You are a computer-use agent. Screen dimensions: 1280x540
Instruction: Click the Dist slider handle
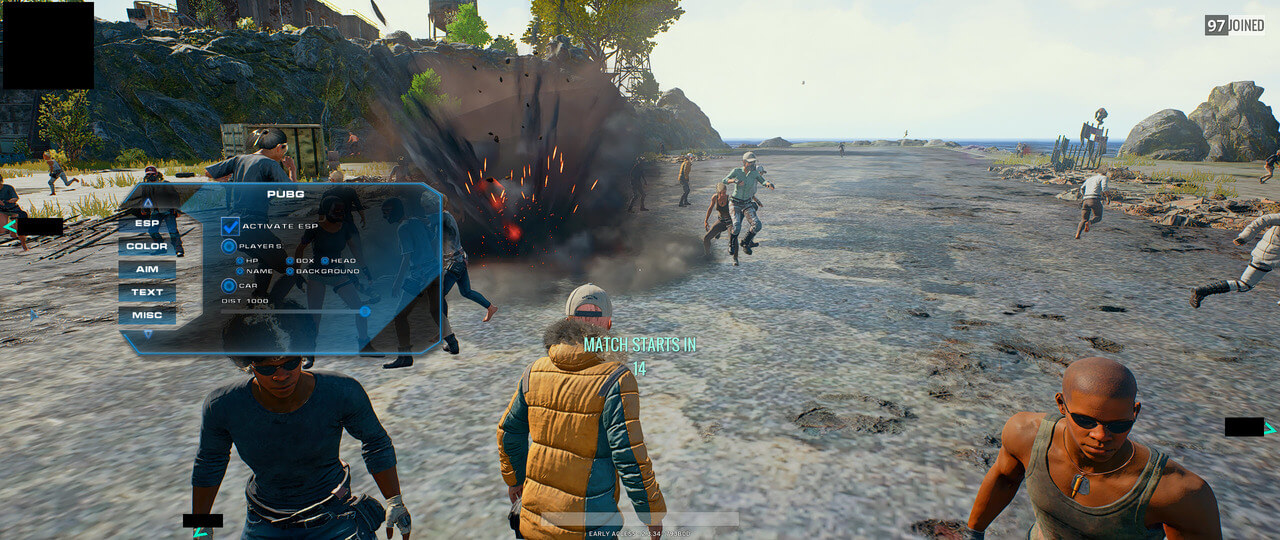pos(365,311)
